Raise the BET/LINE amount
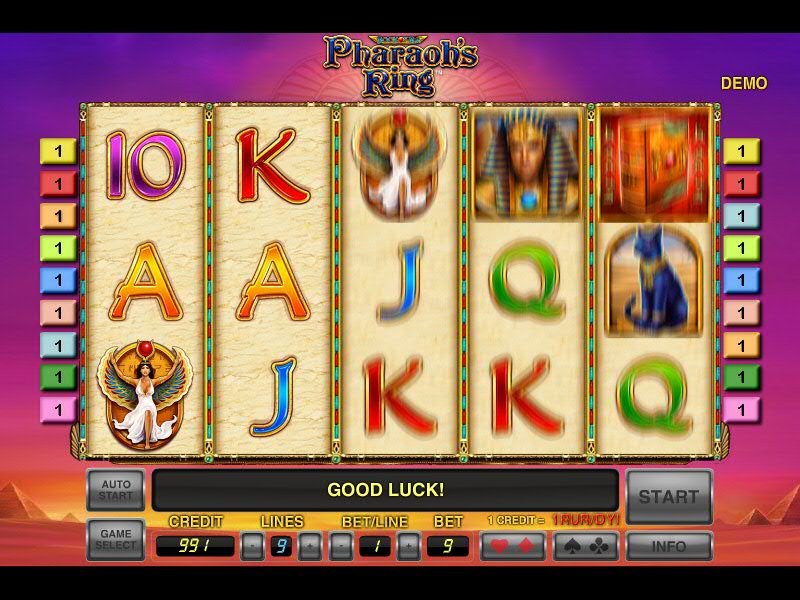800x600 pixels. (408, 547)
